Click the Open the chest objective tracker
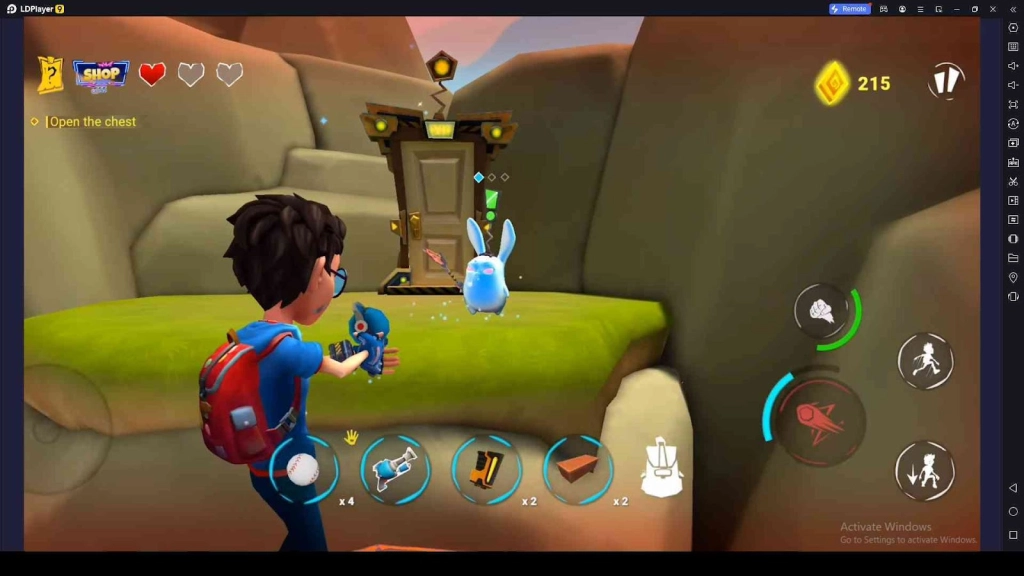The width and height of the screenshot is (1024, 576). point(92,122)
